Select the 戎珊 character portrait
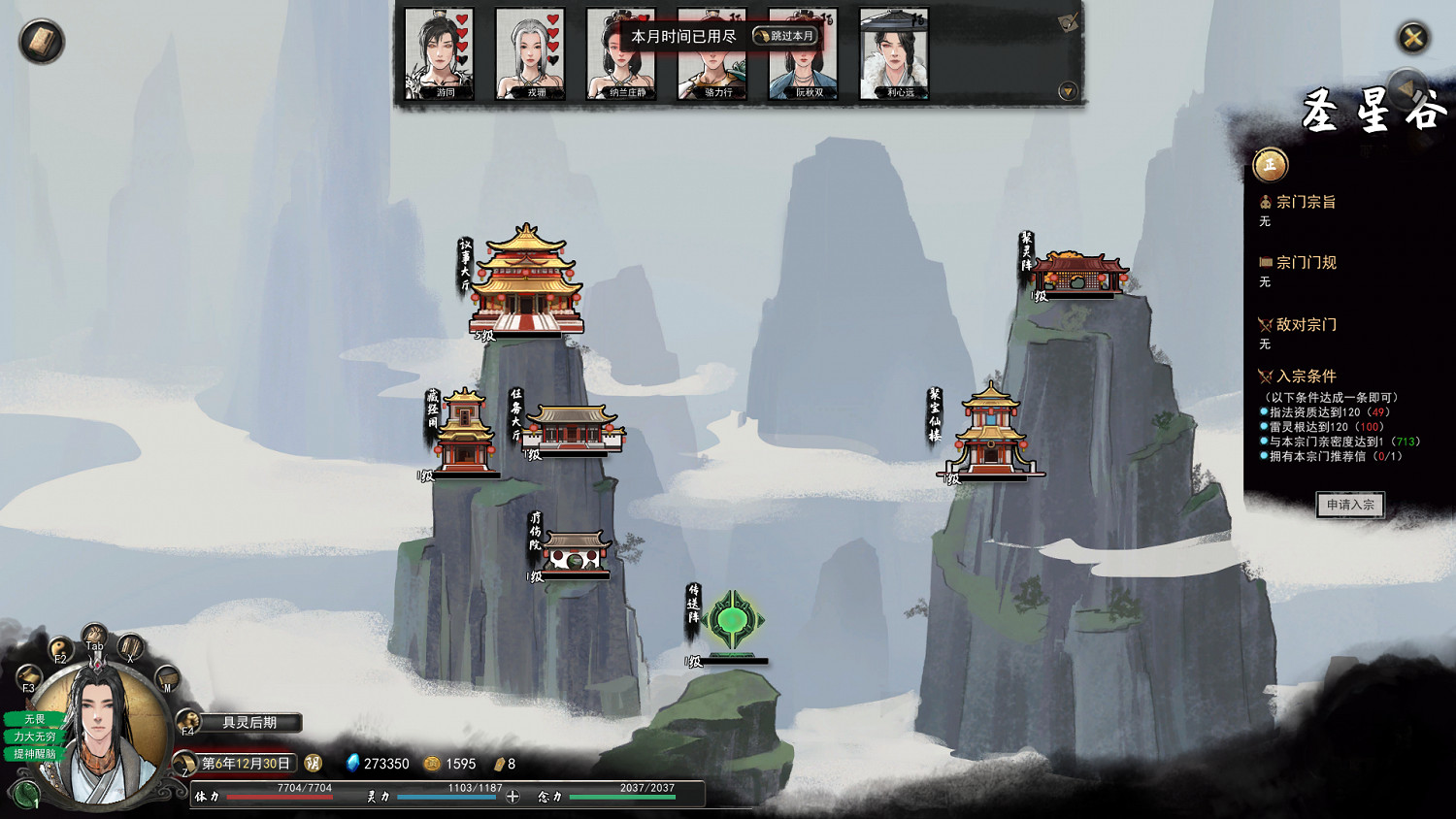 [x=530, y=52]
